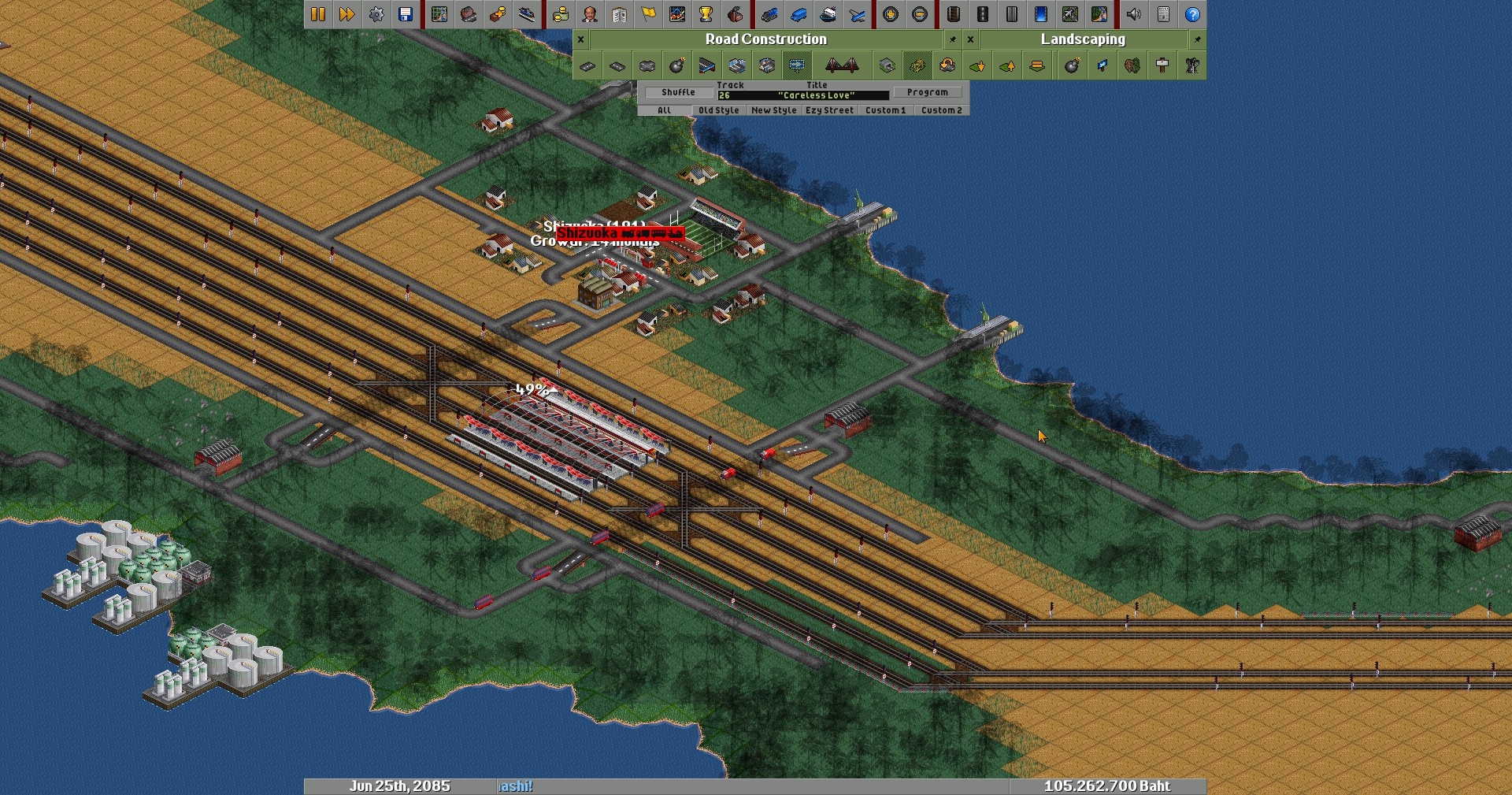Toggle fast forward speed
Screen dimensions: 1512x795
point(346,14)
